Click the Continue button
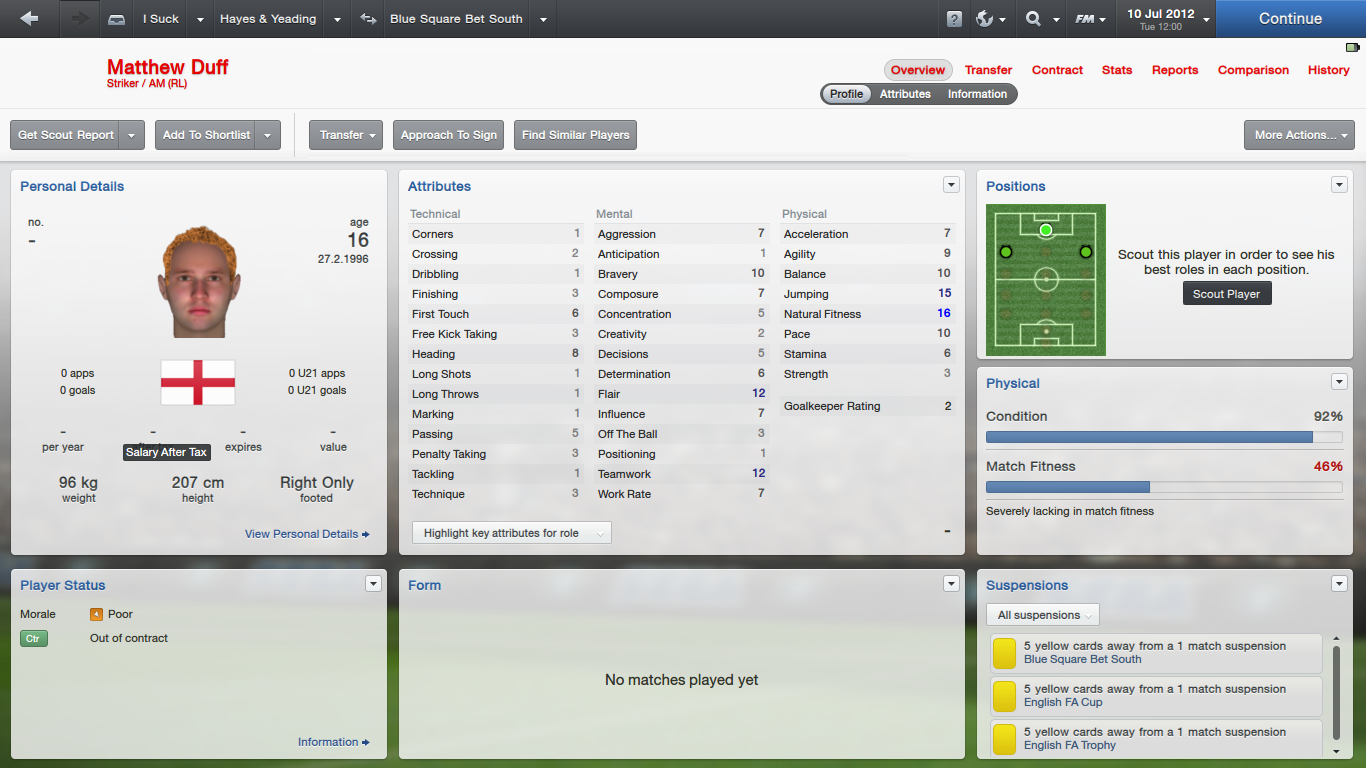1366x768 pixels. pos(1290,19)
